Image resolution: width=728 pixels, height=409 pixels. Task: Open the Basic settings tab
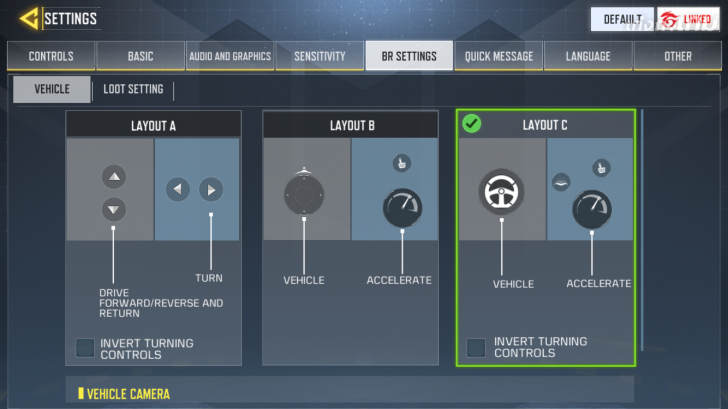(x=141, y=56)
